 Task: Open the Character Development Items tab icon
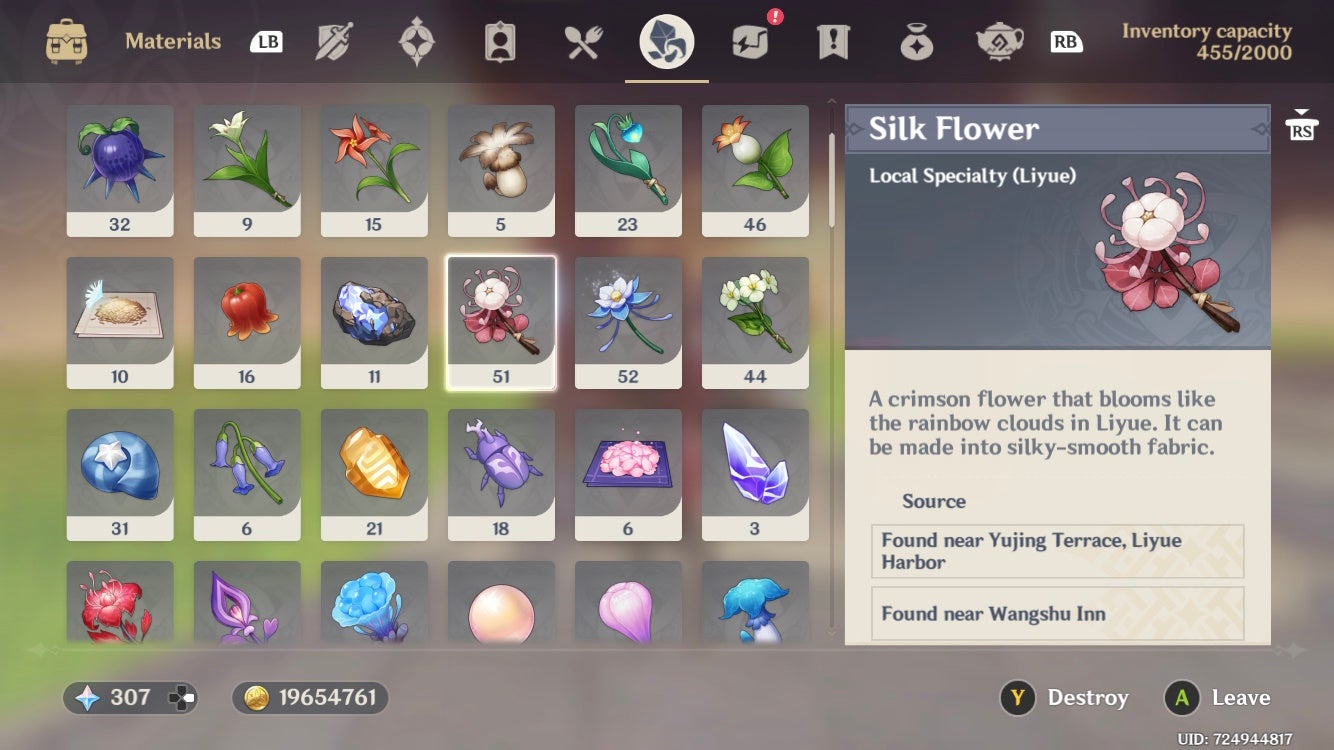pyautogui.click(x=500, y=42)
